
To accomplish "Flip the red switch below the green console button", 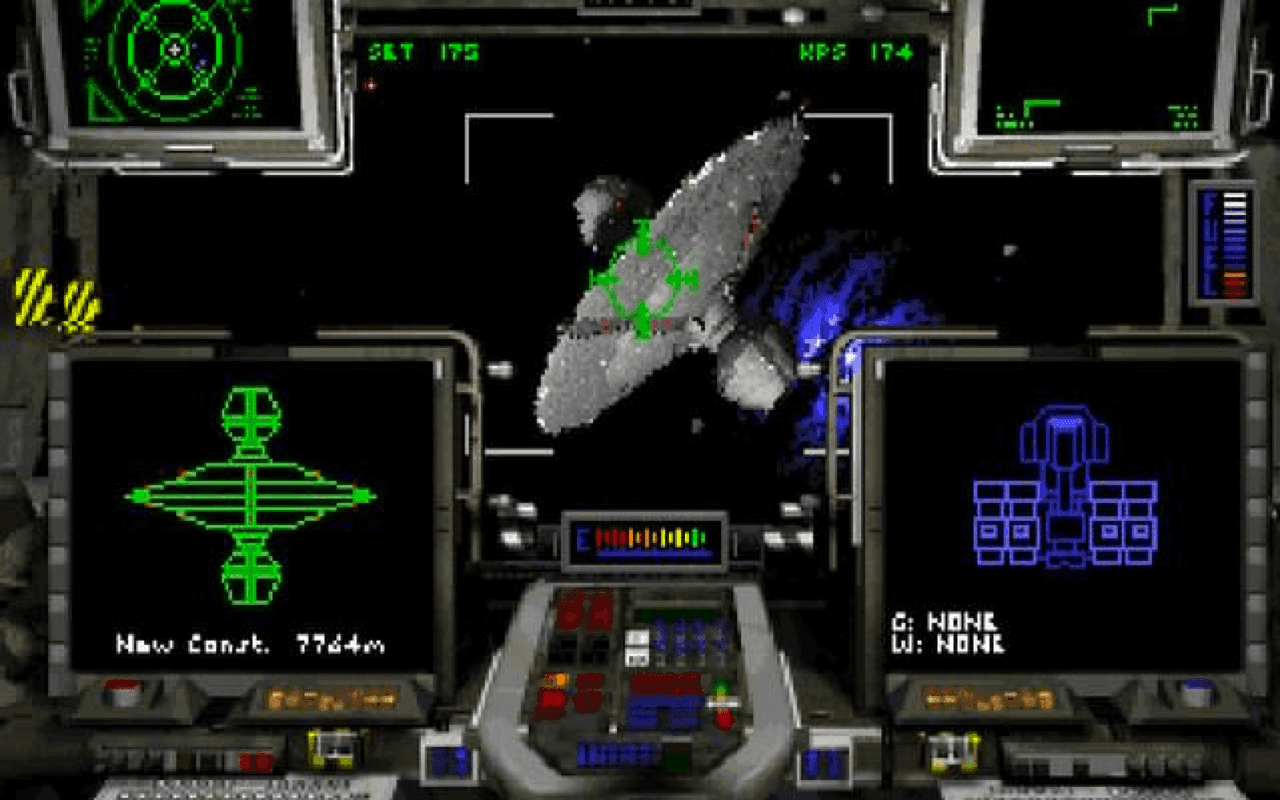I will point(724,718).
